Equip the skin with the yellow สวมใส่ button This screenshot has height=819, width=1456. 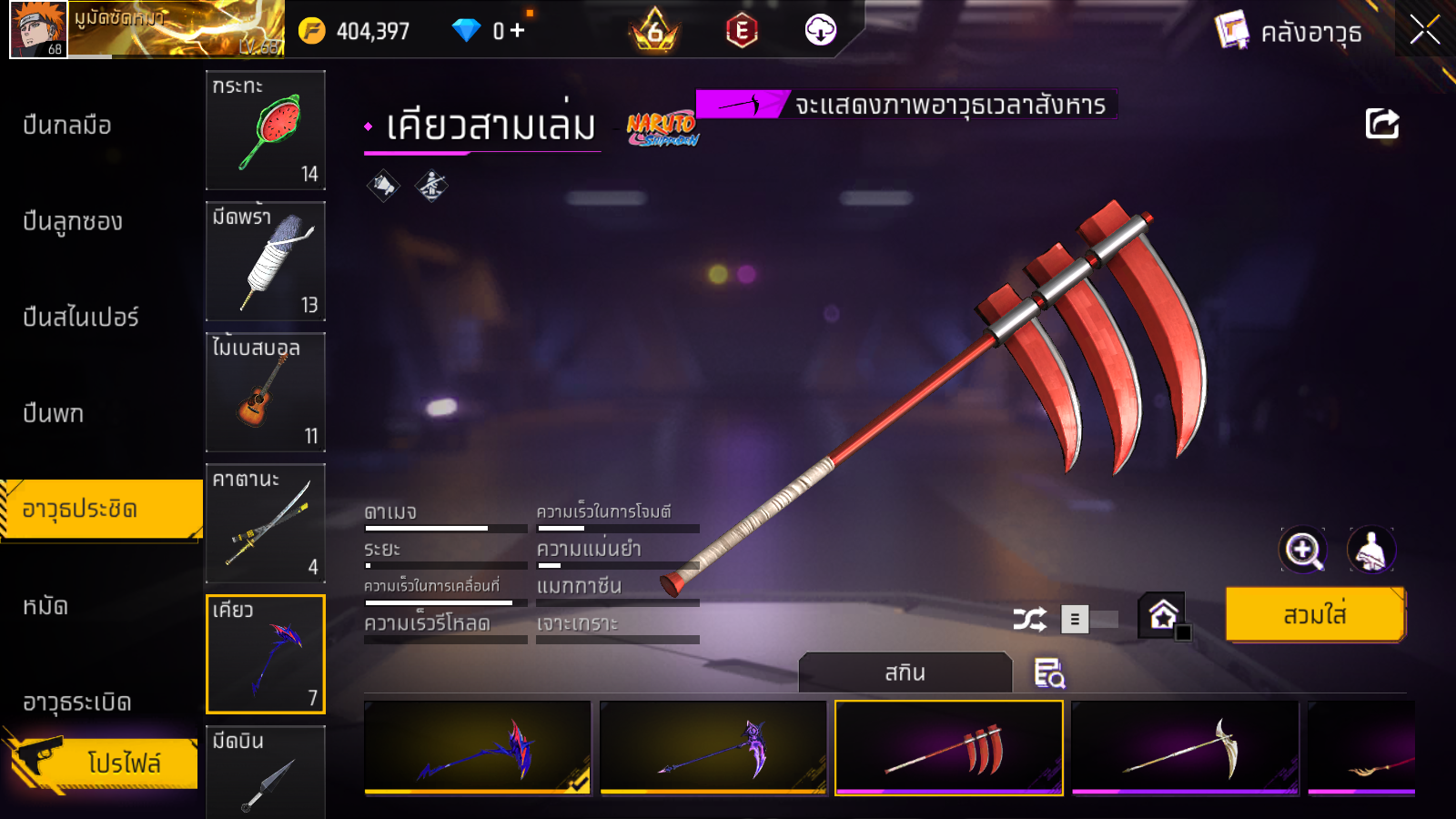(x=1315, y=615)
